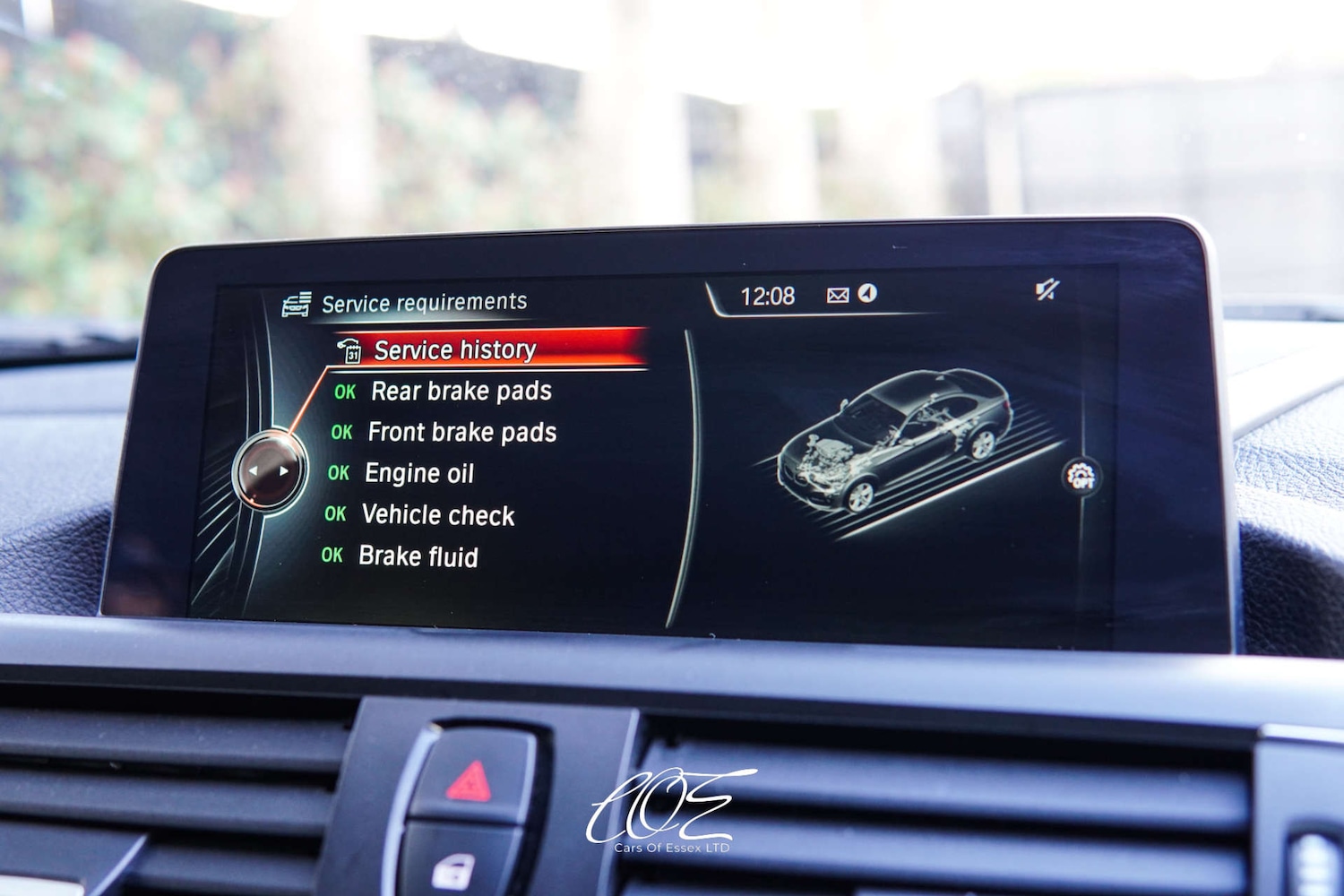
Task: Open the calendar icon beside Service history
Action: [353, 351]
